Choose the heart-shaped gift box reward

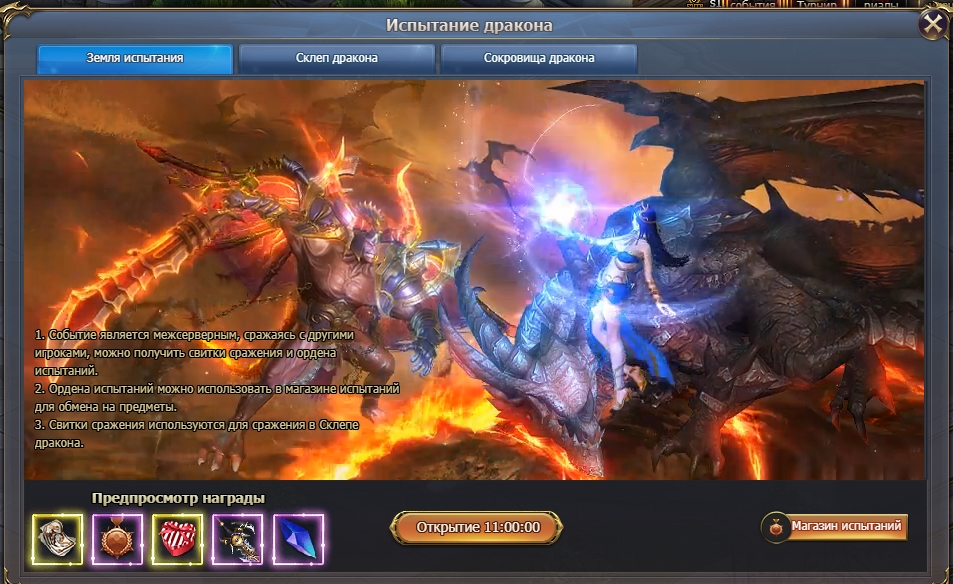click(177, 539)
